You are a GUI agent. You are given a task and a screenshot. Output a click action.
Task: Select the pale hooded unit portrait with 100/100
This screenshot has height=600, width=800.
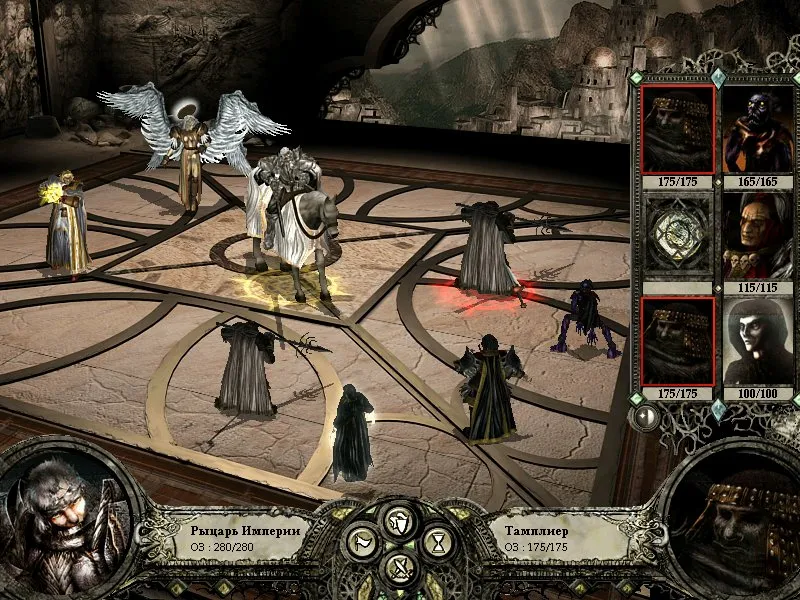750,340
